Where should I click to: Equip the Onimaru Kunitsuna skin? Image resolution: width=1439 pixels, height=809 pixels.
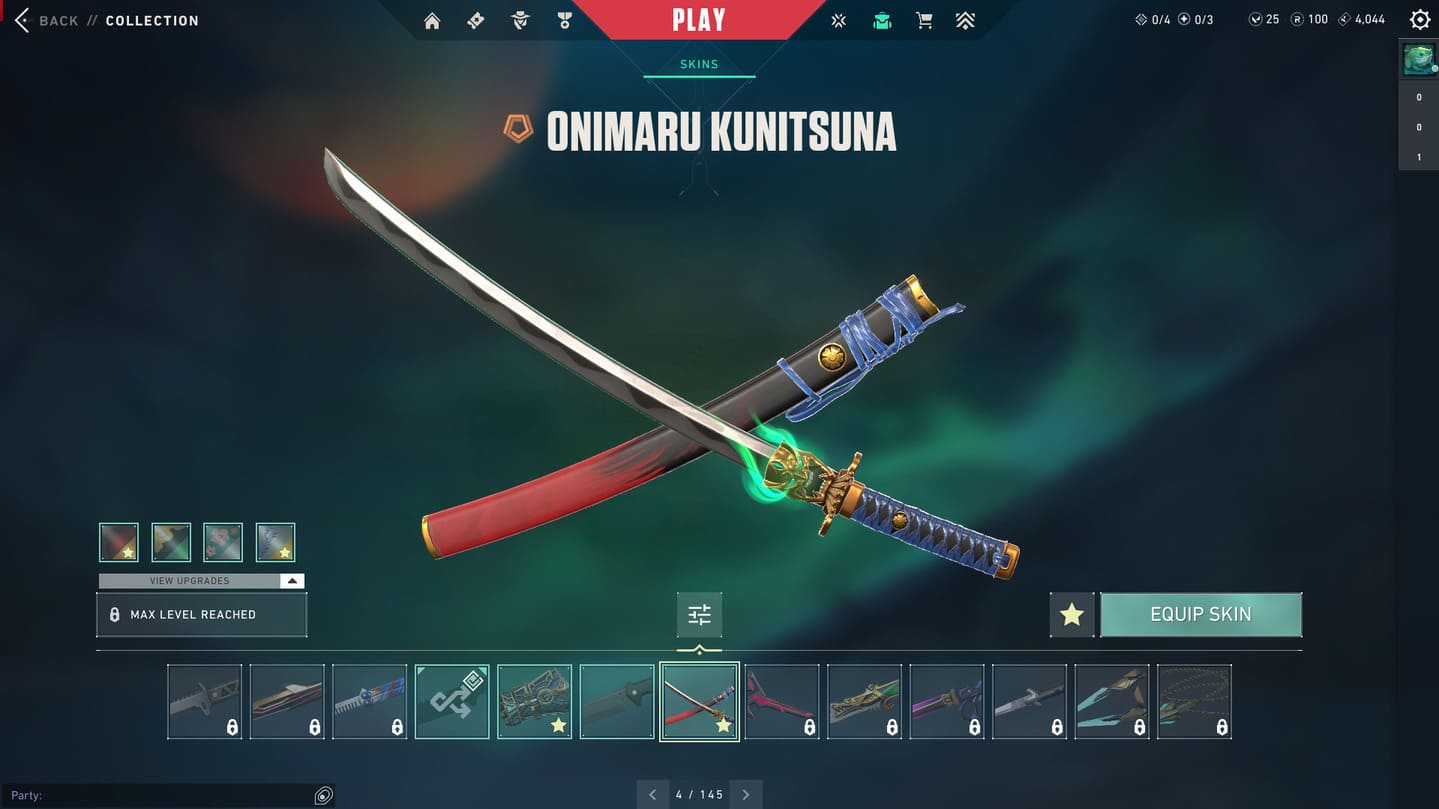pyautogui.click(x=1200, y=614)
